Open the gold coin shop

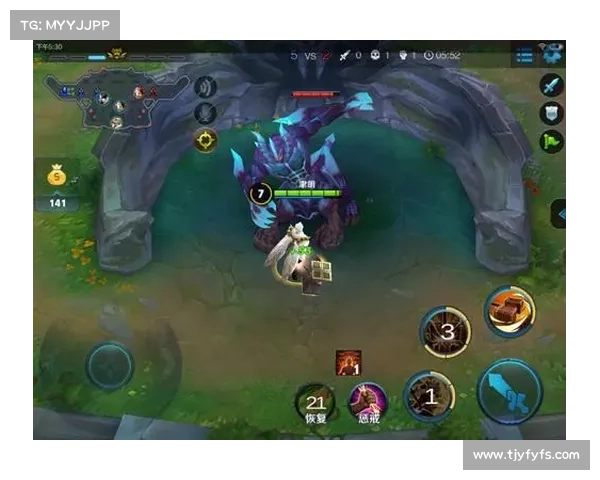(58, 176)
